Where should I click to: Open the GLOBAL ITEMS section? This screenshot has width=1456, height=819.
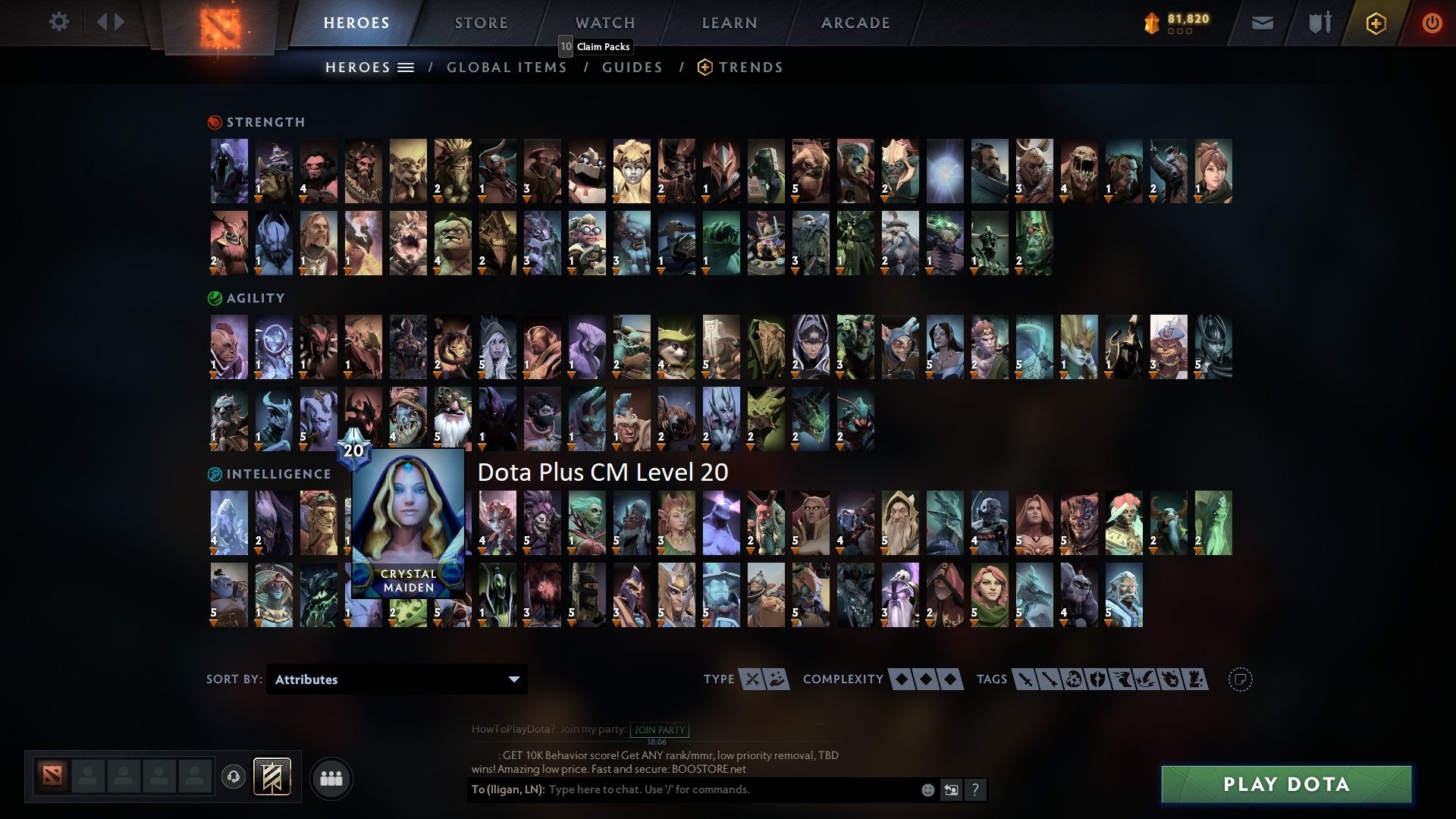click(507, 67)
